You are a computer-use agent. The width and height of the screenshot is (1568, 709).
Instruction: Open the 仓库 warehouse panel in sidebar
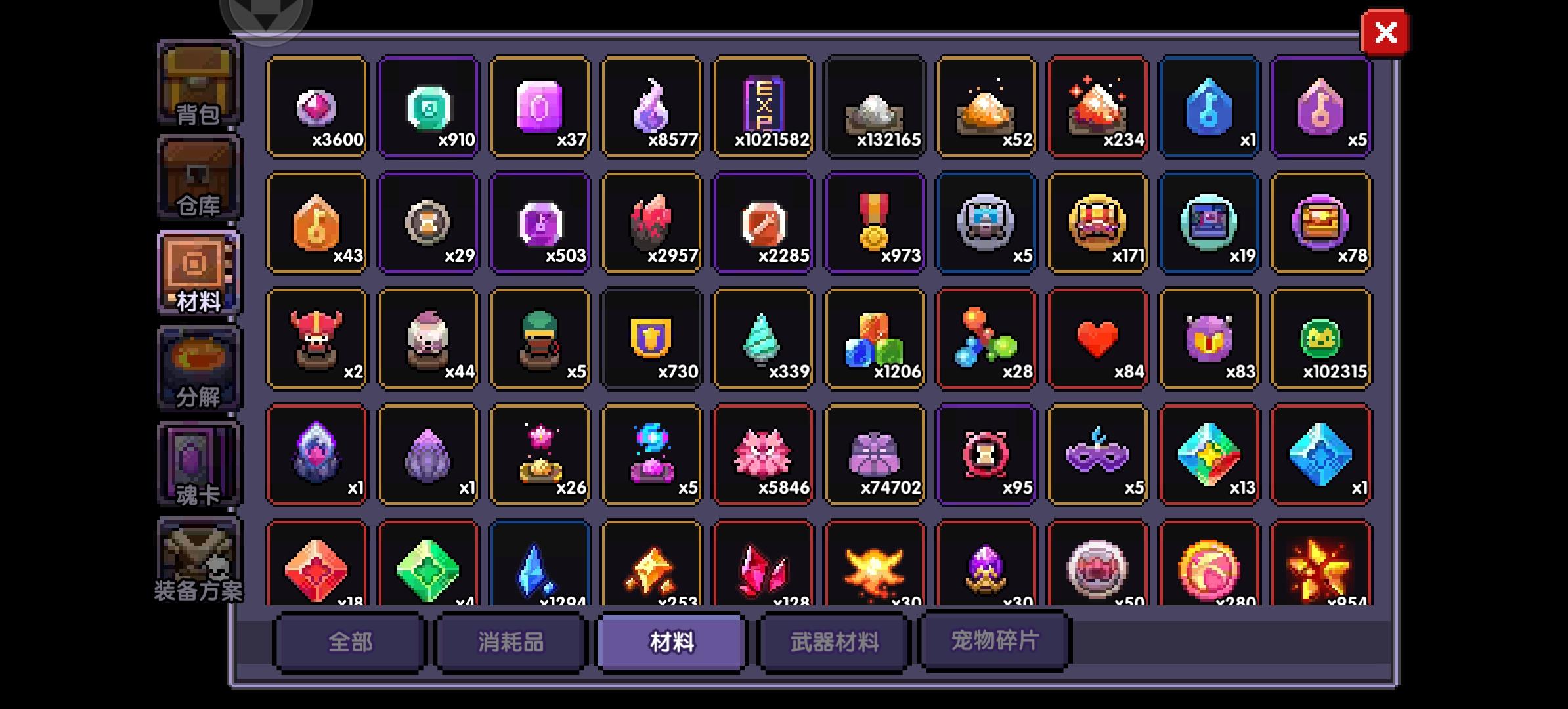pos(196,179)
